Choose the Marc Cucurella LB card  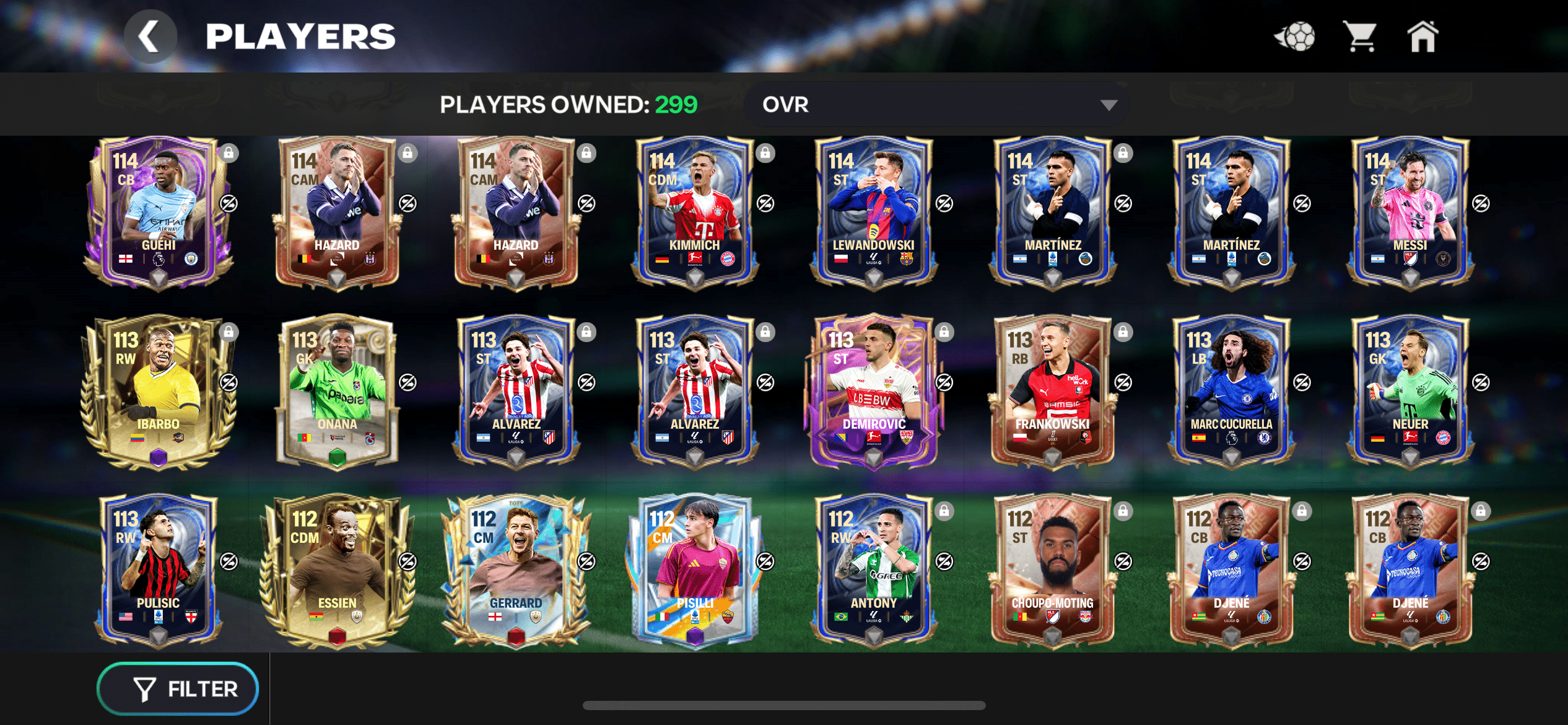[1231, 392]
